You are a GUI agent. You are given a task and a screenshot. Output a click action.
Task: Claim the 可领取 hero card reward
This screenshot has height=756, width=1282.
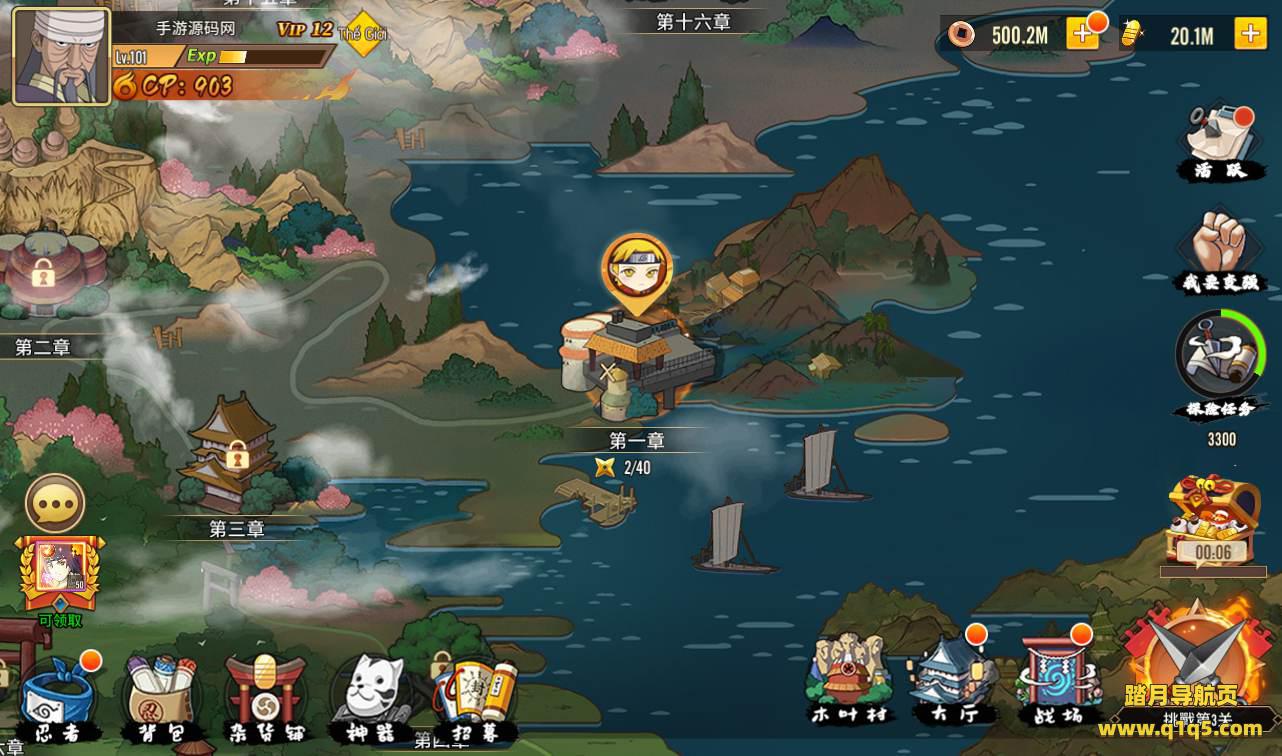click(x=60, y=575)
